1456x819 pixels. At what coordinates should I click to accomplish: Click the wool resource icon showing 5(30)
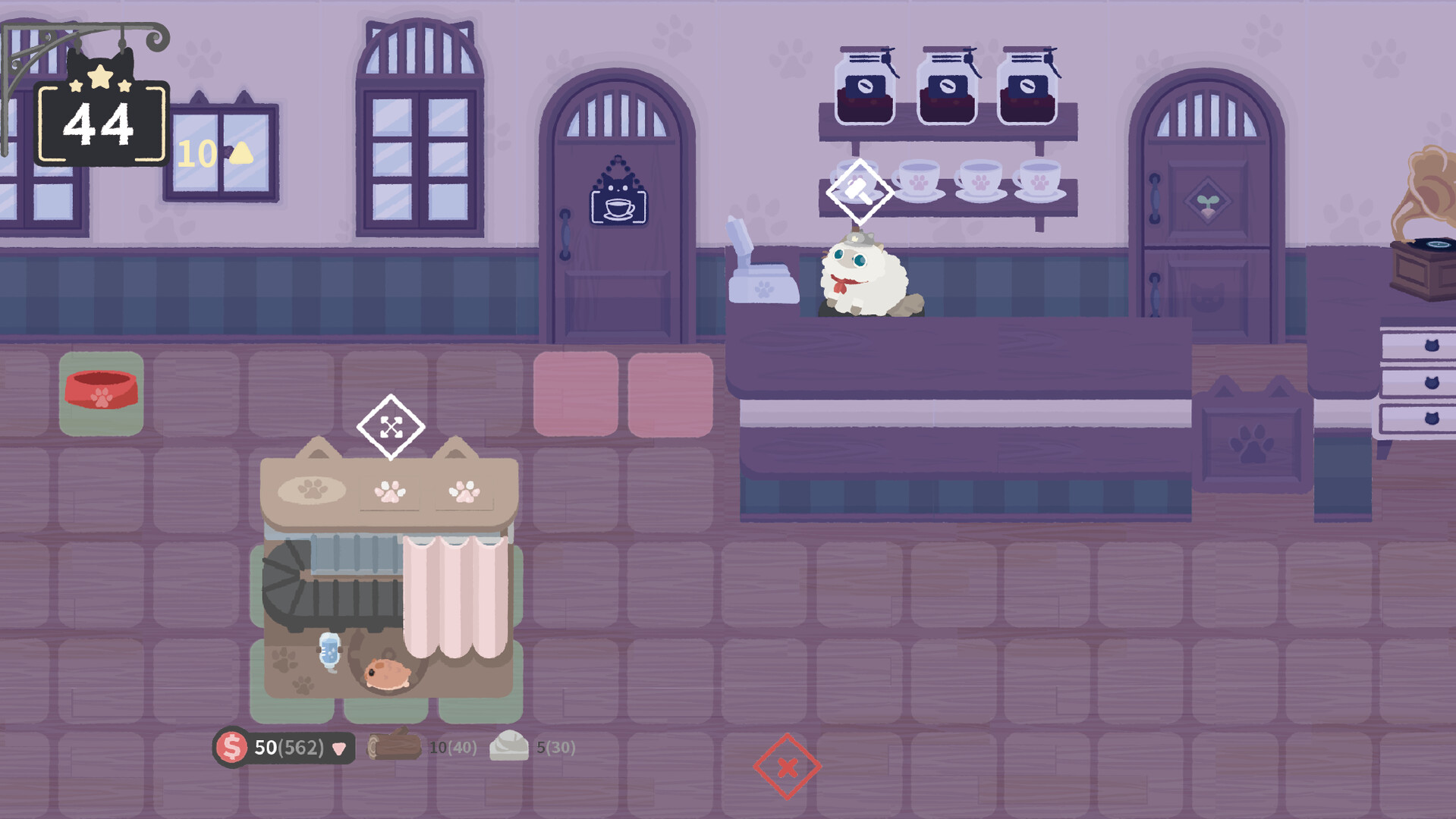click(510, 746)
